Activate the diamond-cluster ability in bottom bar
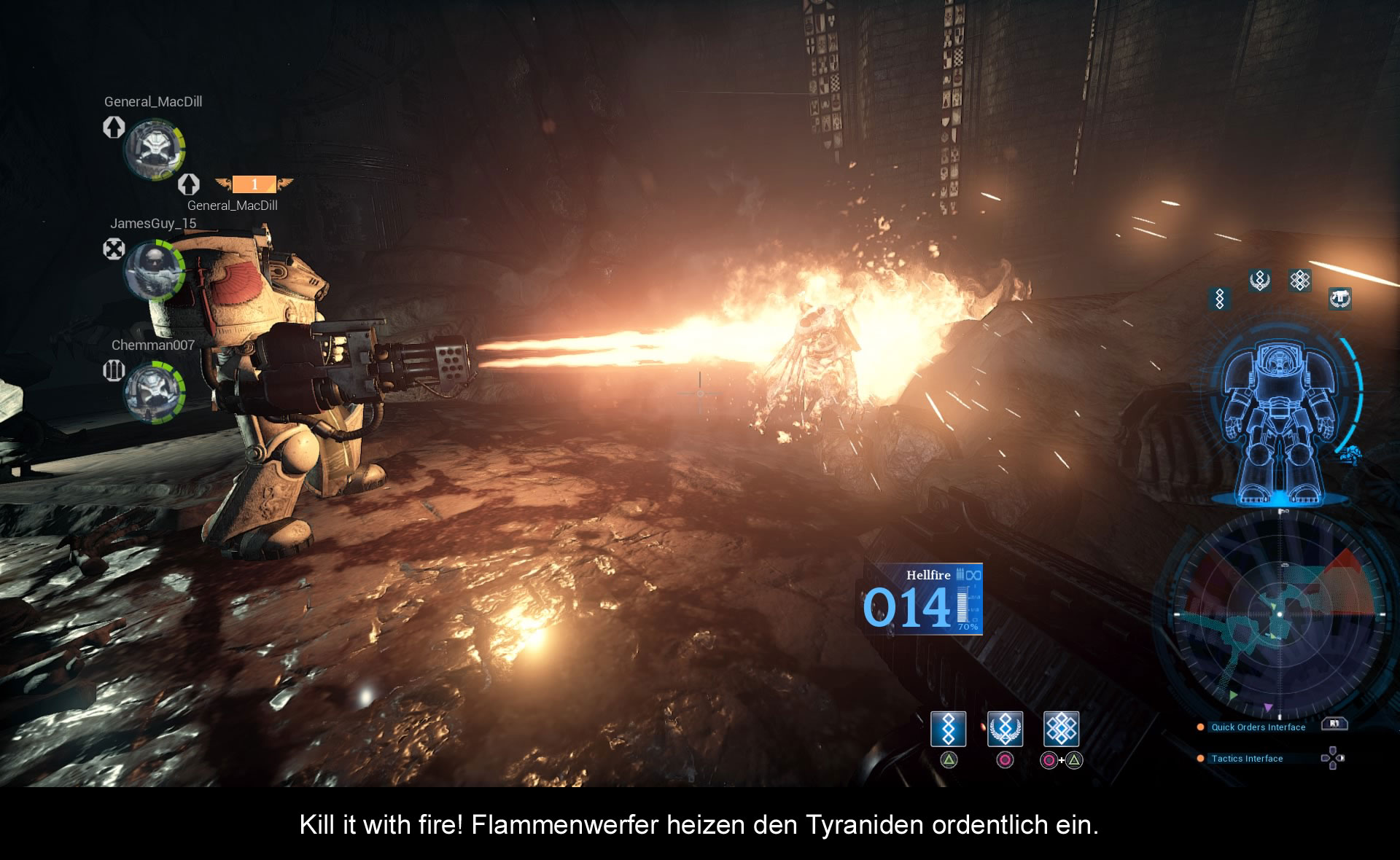The width and height of the screenshot is (1400, 860). point(1061,729)
